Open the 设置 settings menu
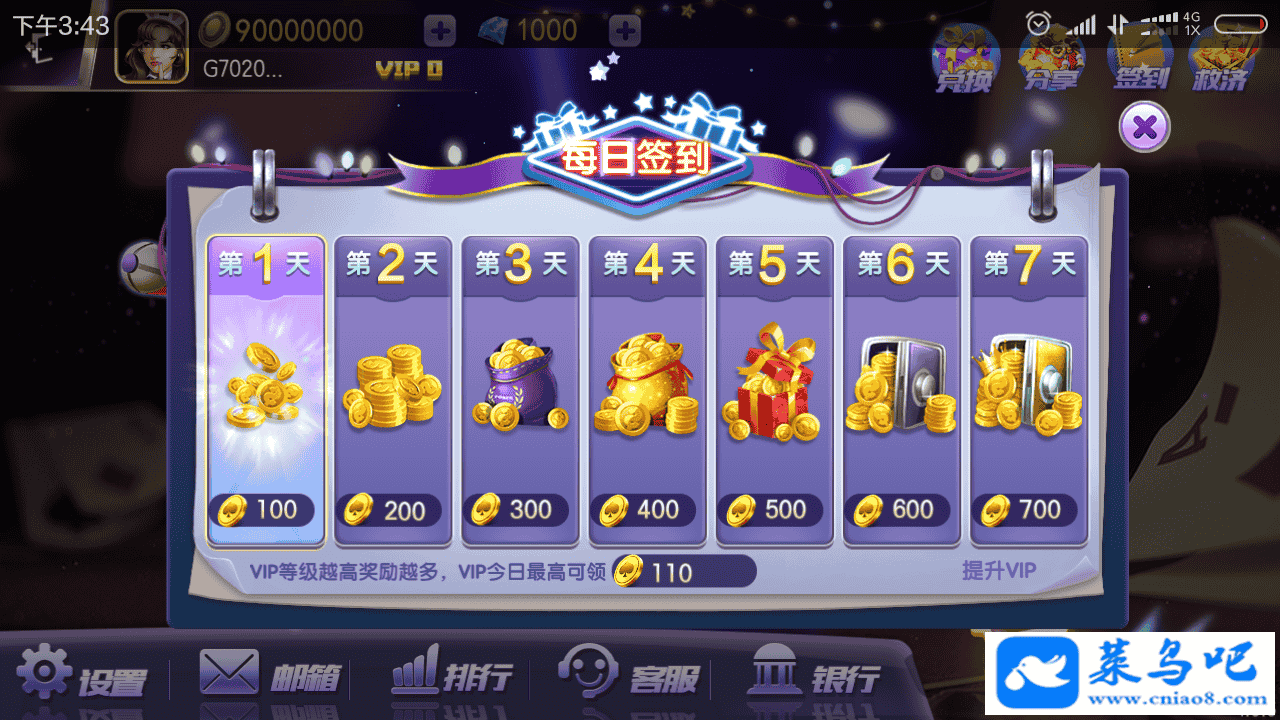The width and height of the screenshot is (1280, 720). coord(82,675)
